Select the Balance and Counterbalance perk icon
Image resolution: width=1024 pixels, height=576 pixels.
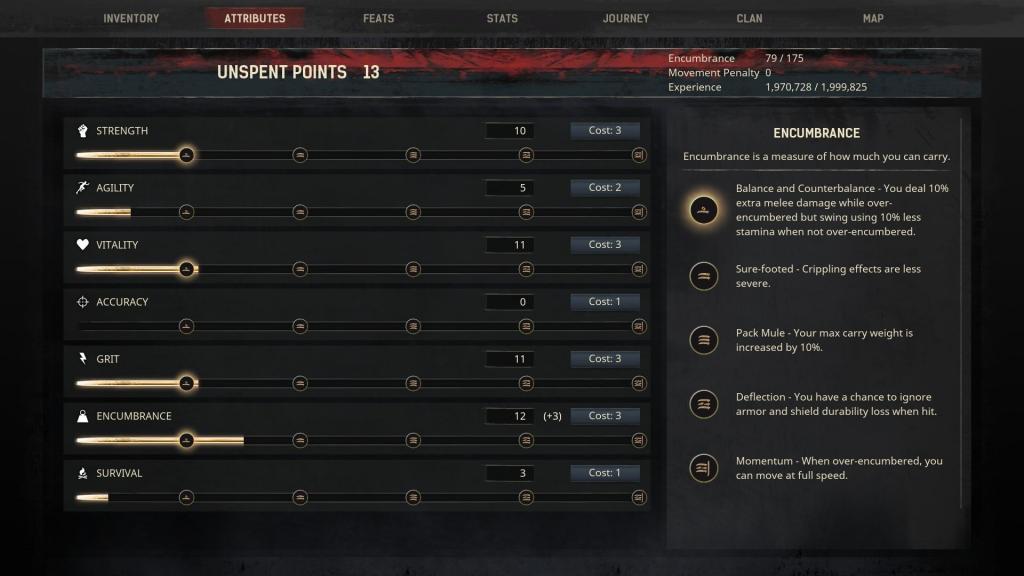click(704, 210)
